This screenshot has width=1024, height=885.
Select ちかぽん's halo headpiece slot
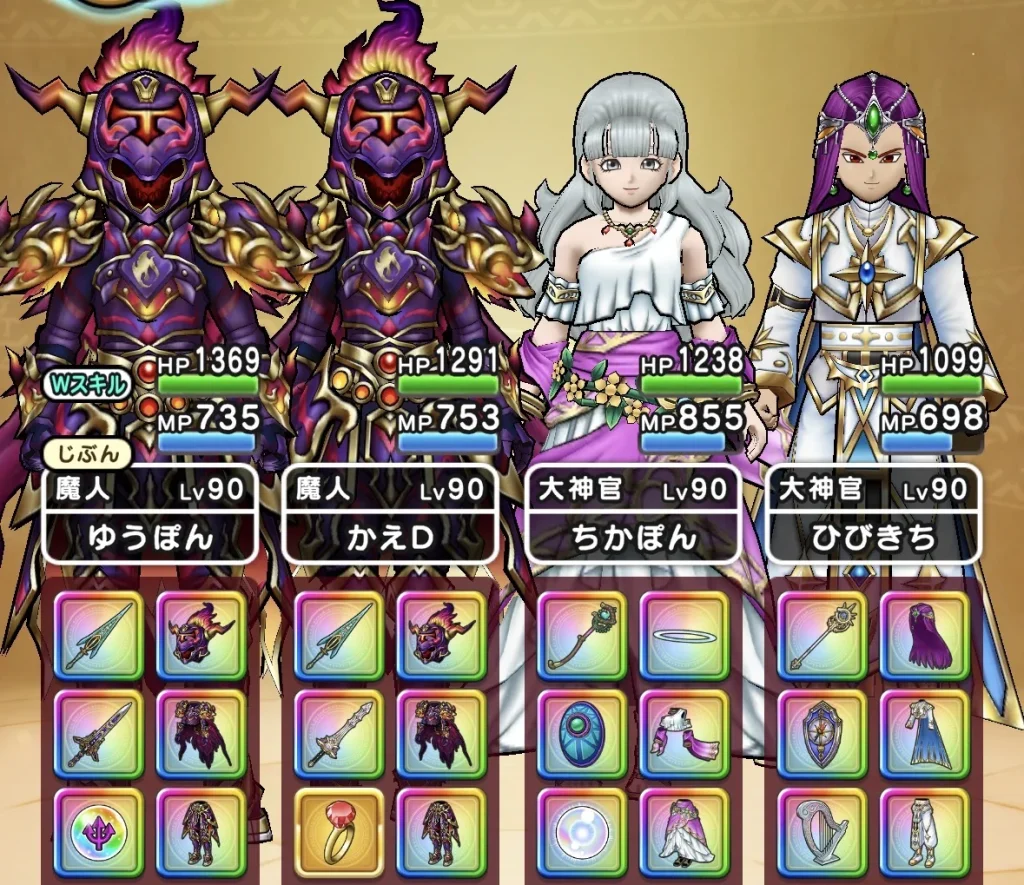[x=683, y=635]
